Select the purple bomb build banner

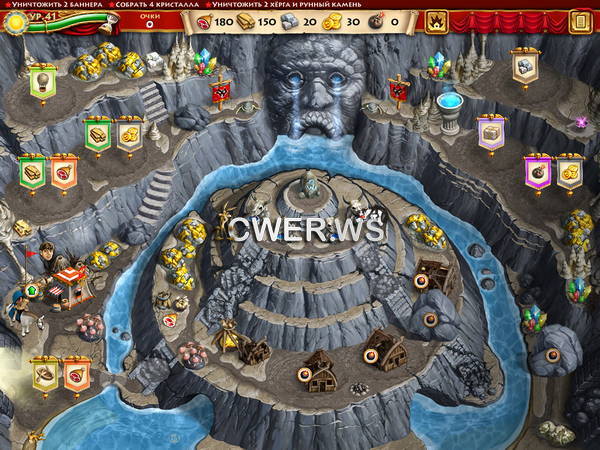point(538,172)
